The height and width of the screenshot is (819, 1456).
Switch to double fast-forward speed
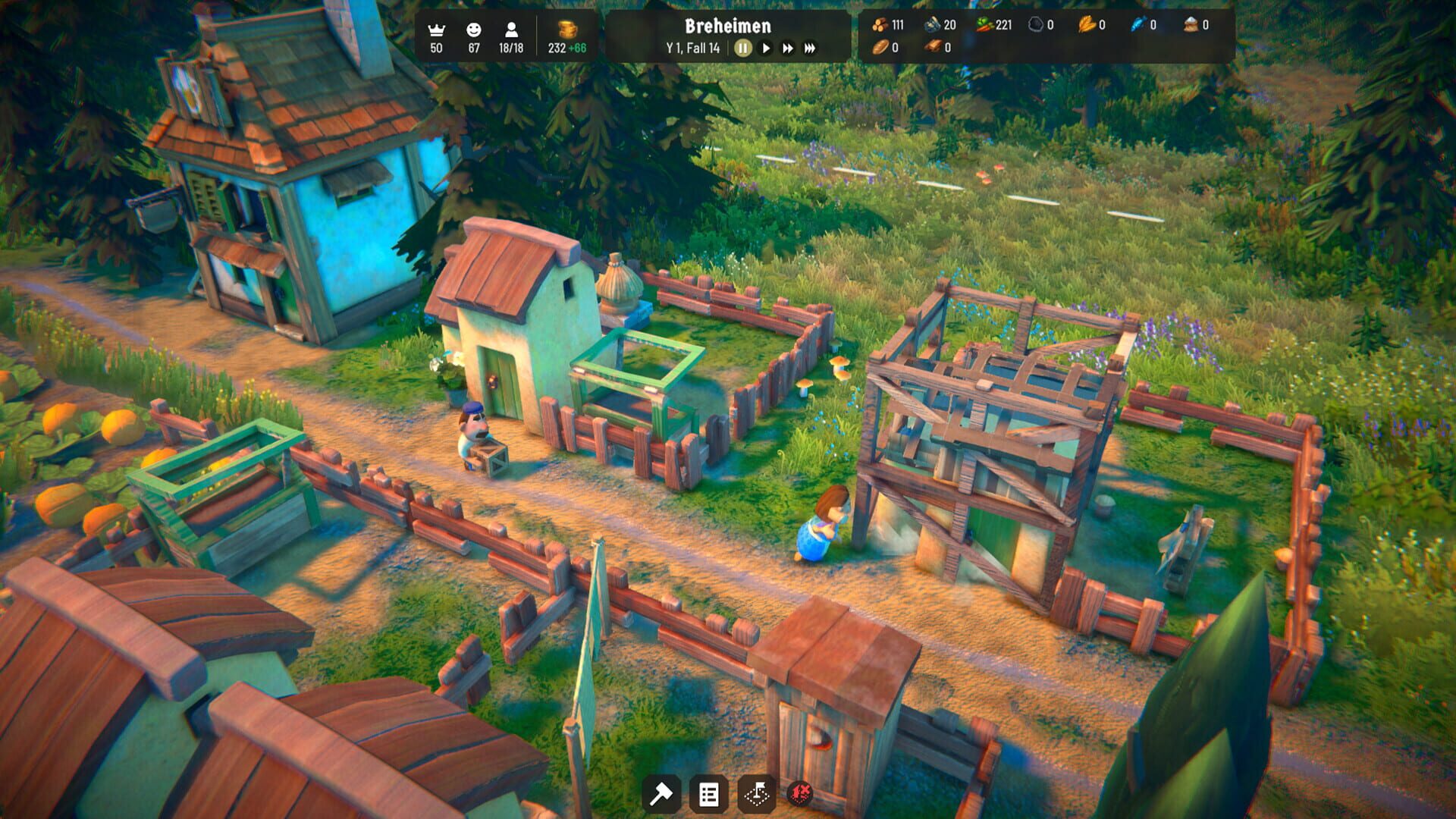[x=788, y=49]
